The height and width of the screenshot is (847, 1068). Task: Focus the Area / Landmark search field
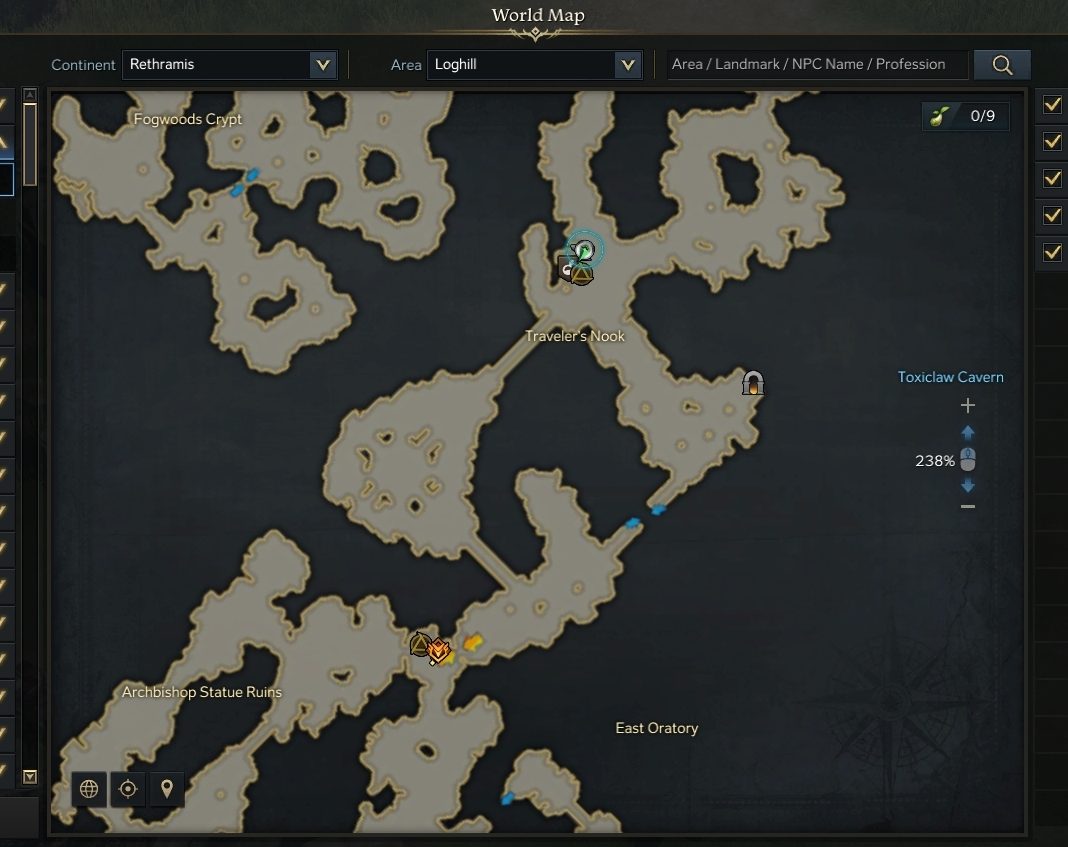[817, 65]
